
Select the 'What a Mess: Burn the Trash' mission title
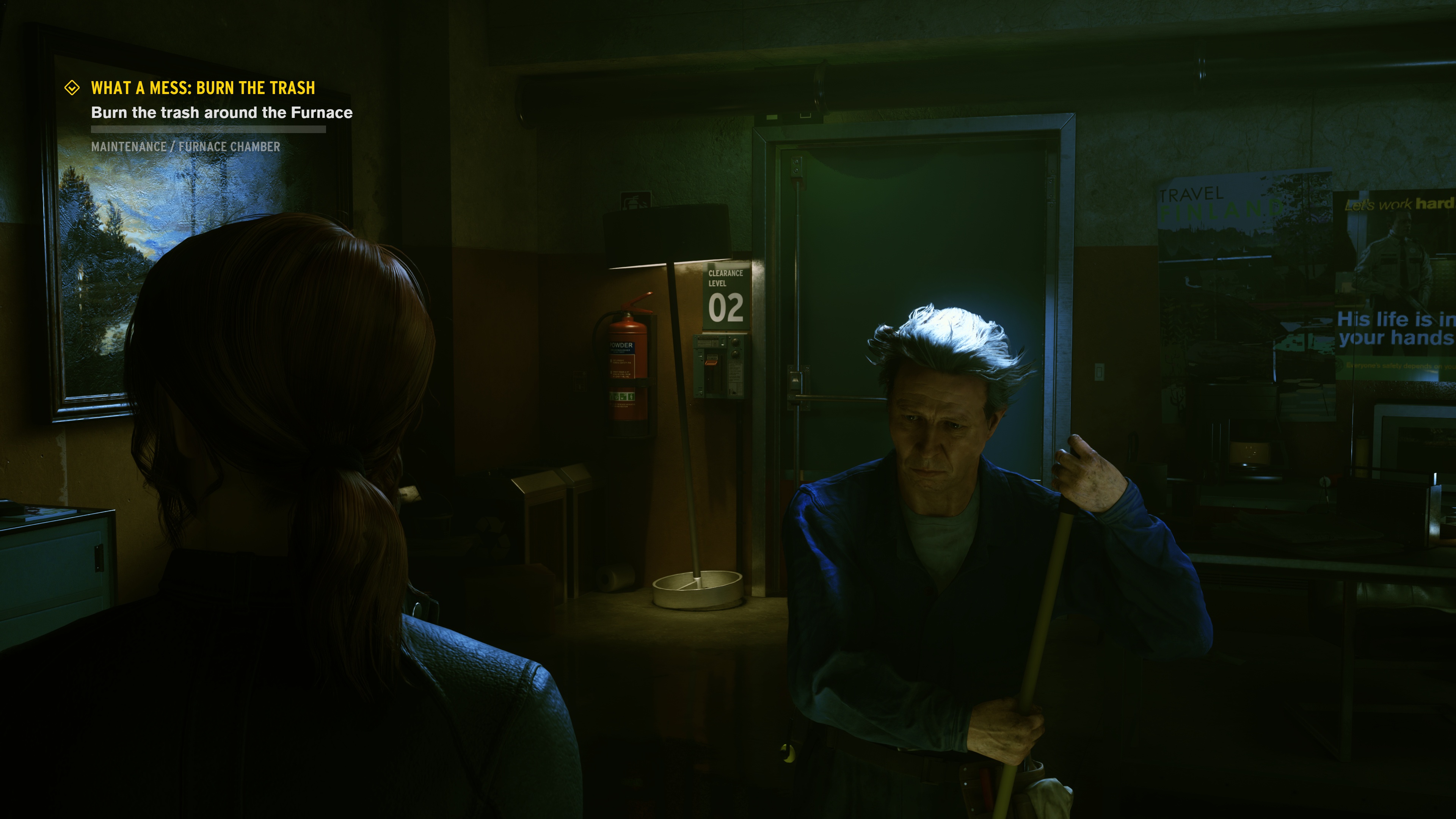click(203, 88)
